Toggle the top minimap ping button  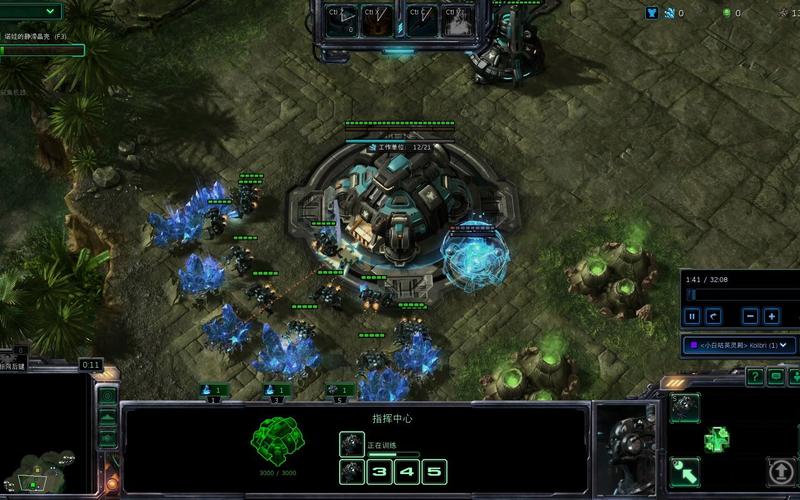click(108, 396)
